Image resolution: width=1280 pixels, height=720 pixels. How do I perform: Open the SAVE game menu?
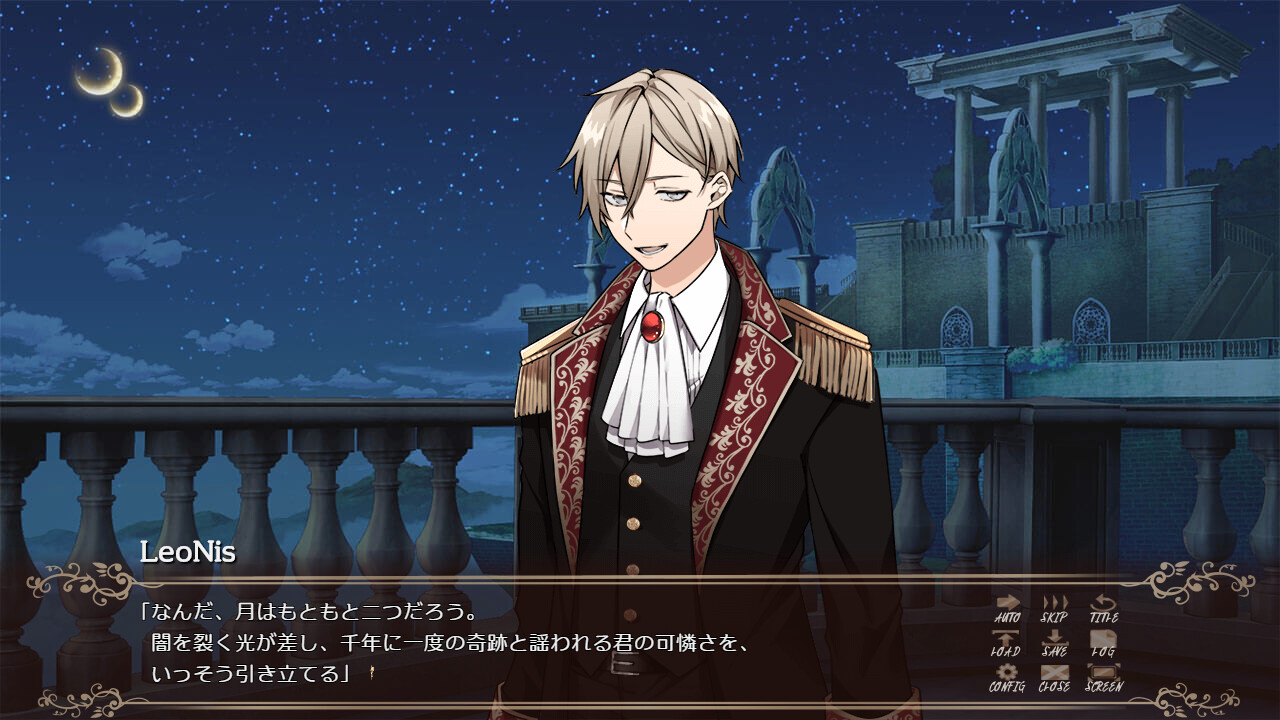(x=1055, y=643)
